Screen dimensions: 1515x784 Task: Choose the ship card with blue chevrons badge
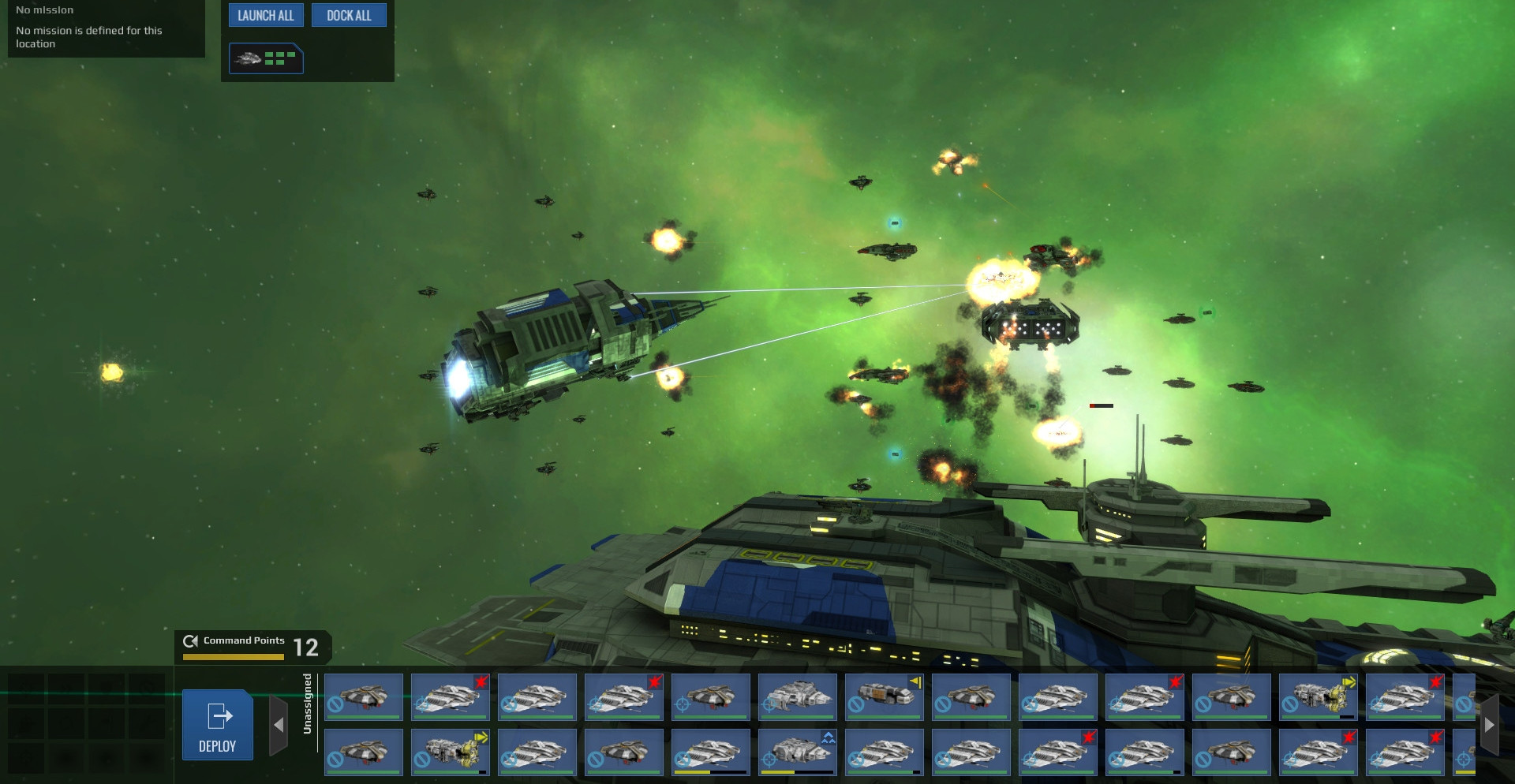[797, 752]
